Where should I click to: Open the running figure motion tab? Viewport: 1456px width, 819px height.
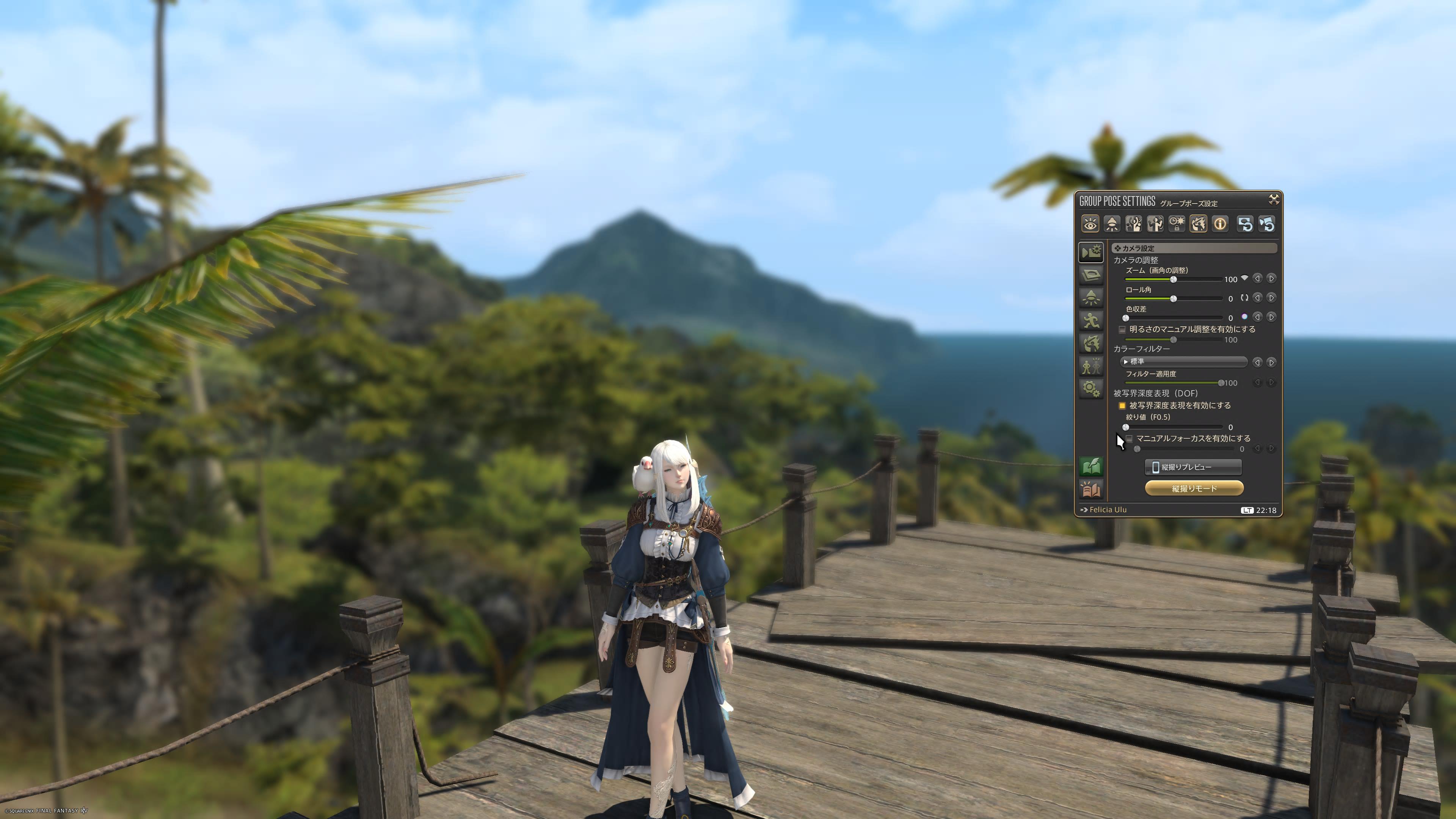point(1091,320)
